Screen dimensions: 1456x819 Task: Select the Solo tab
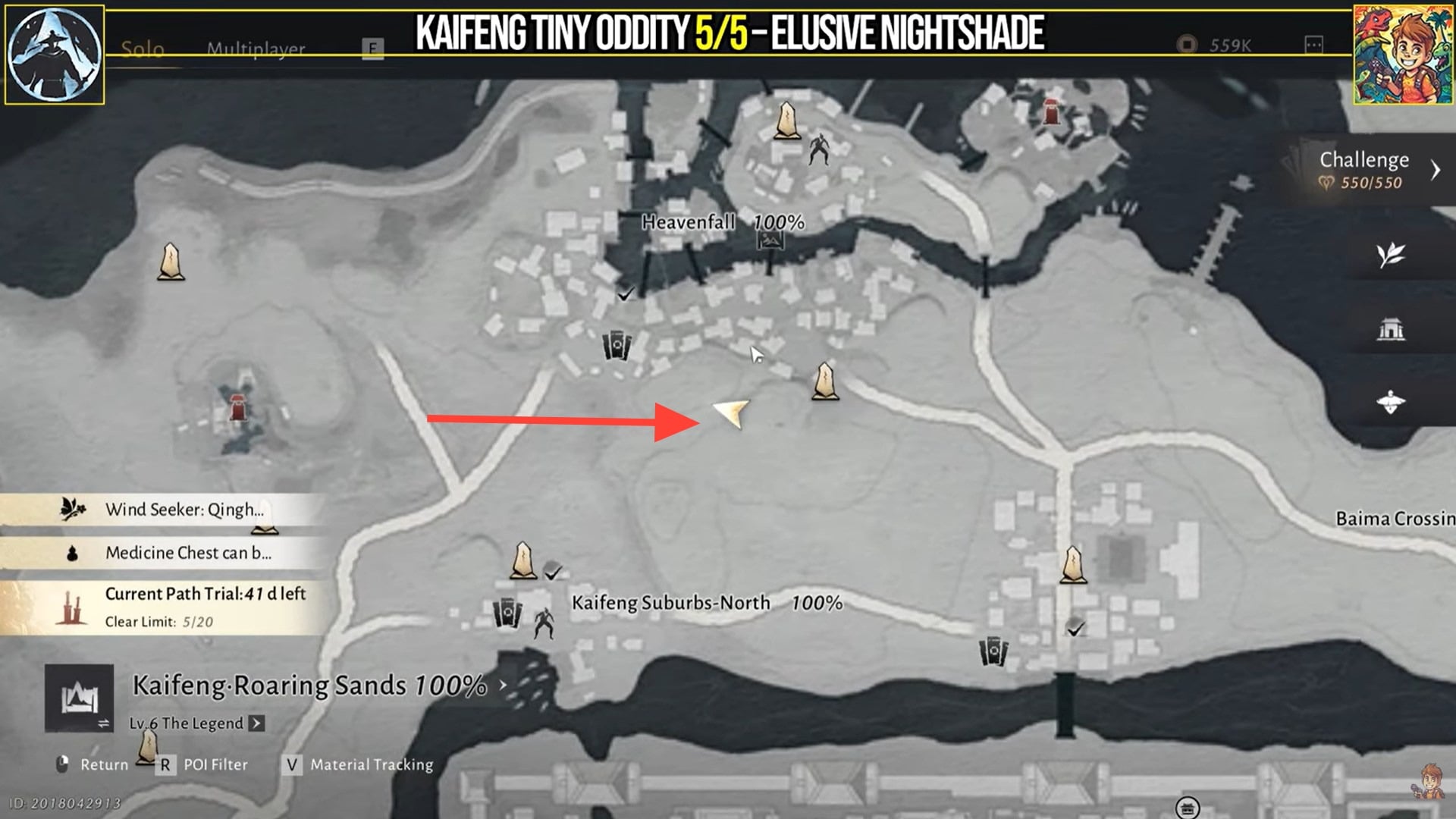[141, 48]
